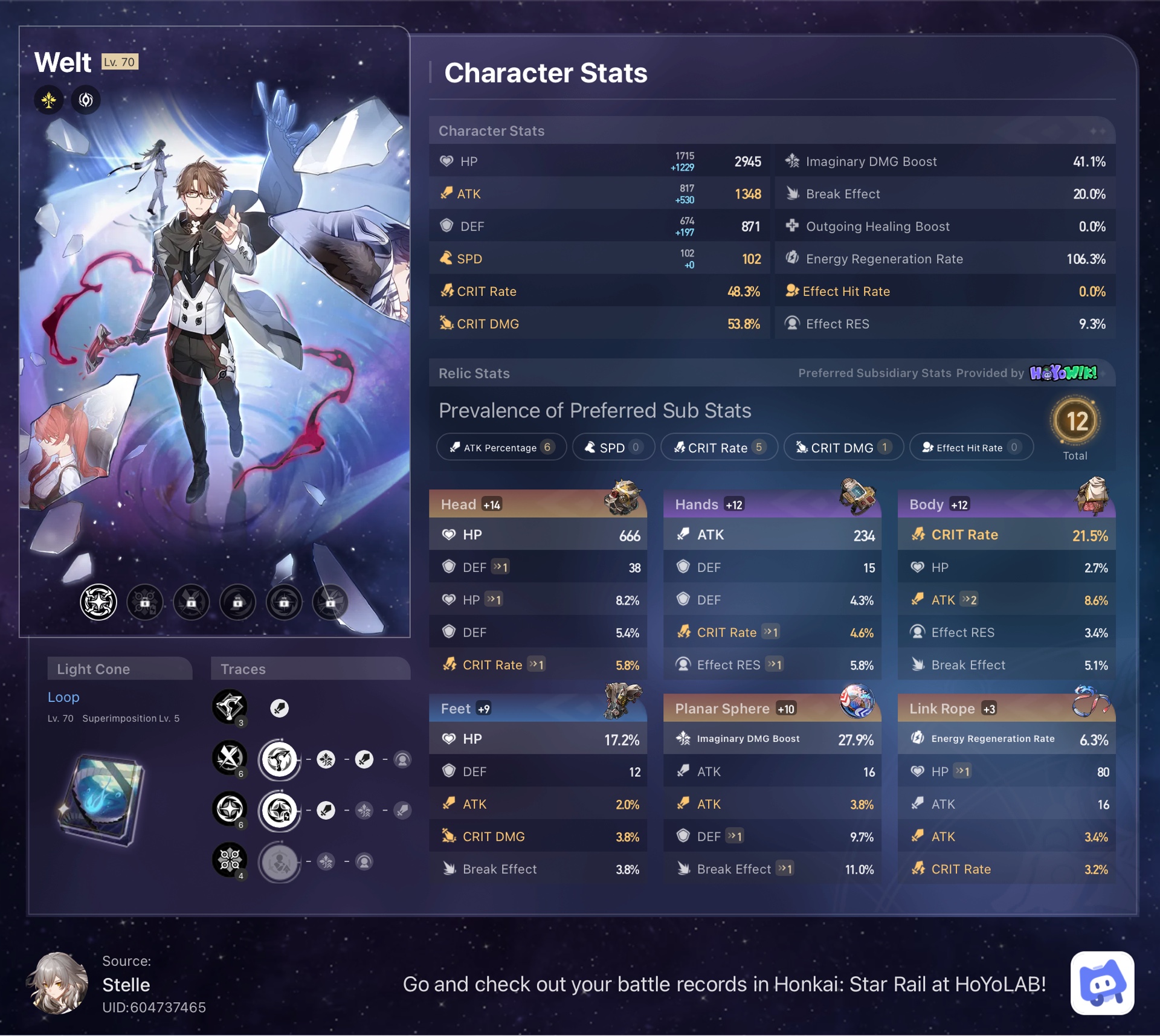Click the HoYoWiki logo in Relic Stats

pyautogui.click(x=1065, y=373)
